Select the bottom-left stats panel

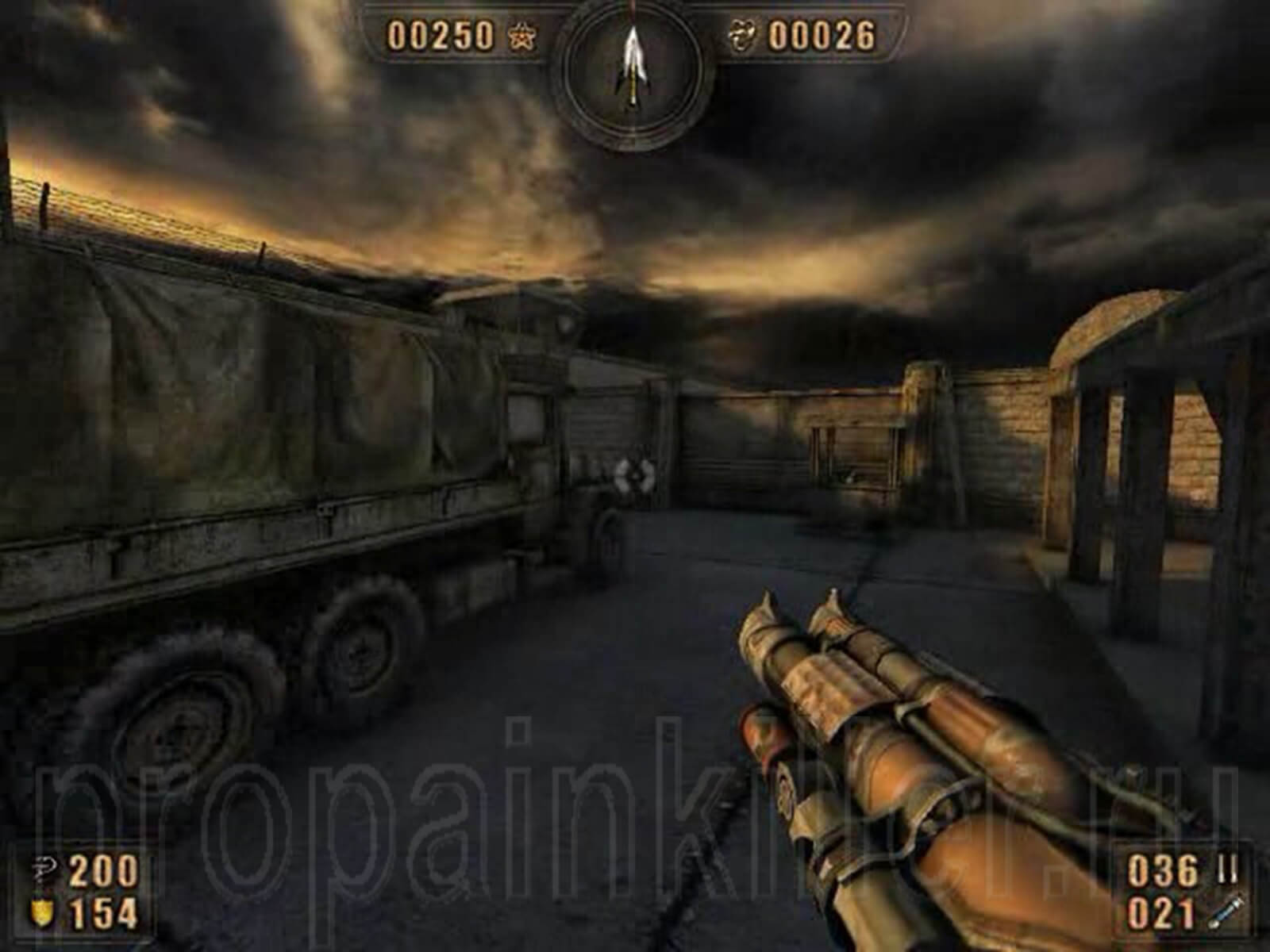[79, 889]
